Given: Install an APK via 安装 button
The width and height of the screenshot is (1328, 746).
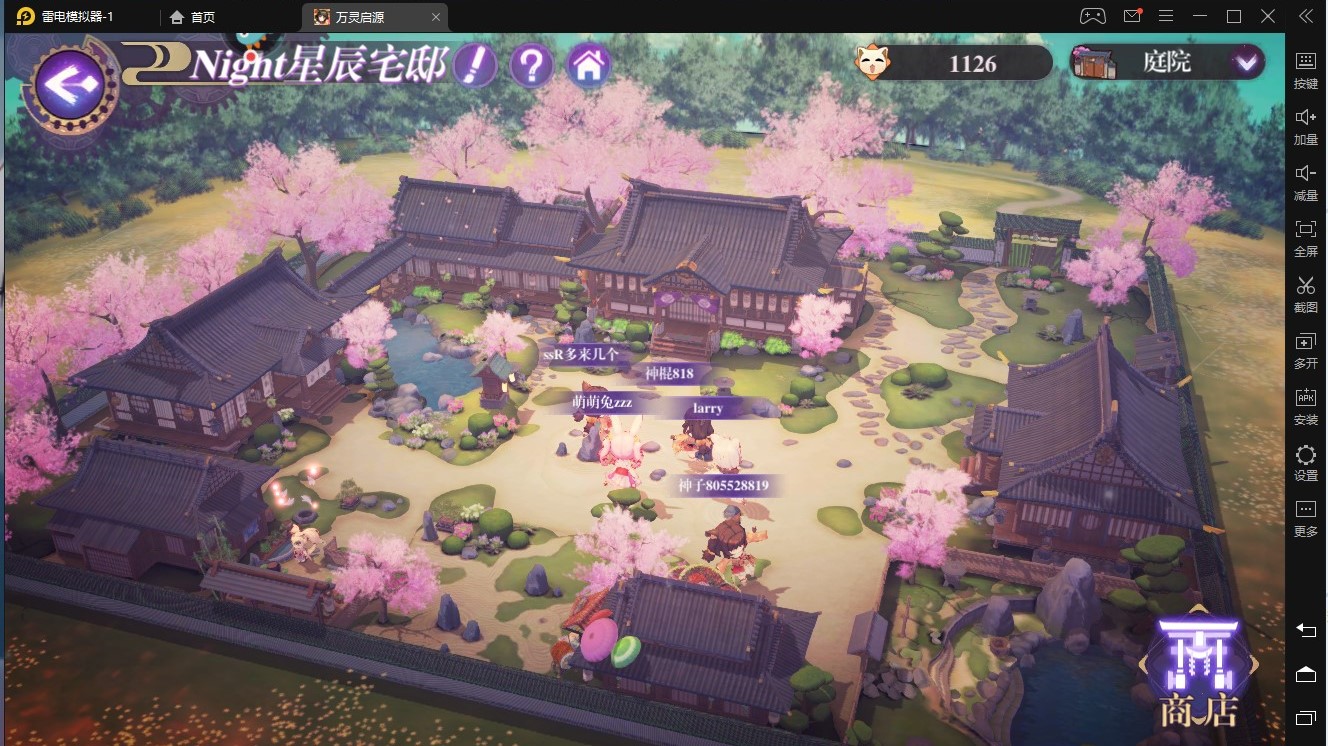Looking at the screenshot, I should pos(1306,406).
